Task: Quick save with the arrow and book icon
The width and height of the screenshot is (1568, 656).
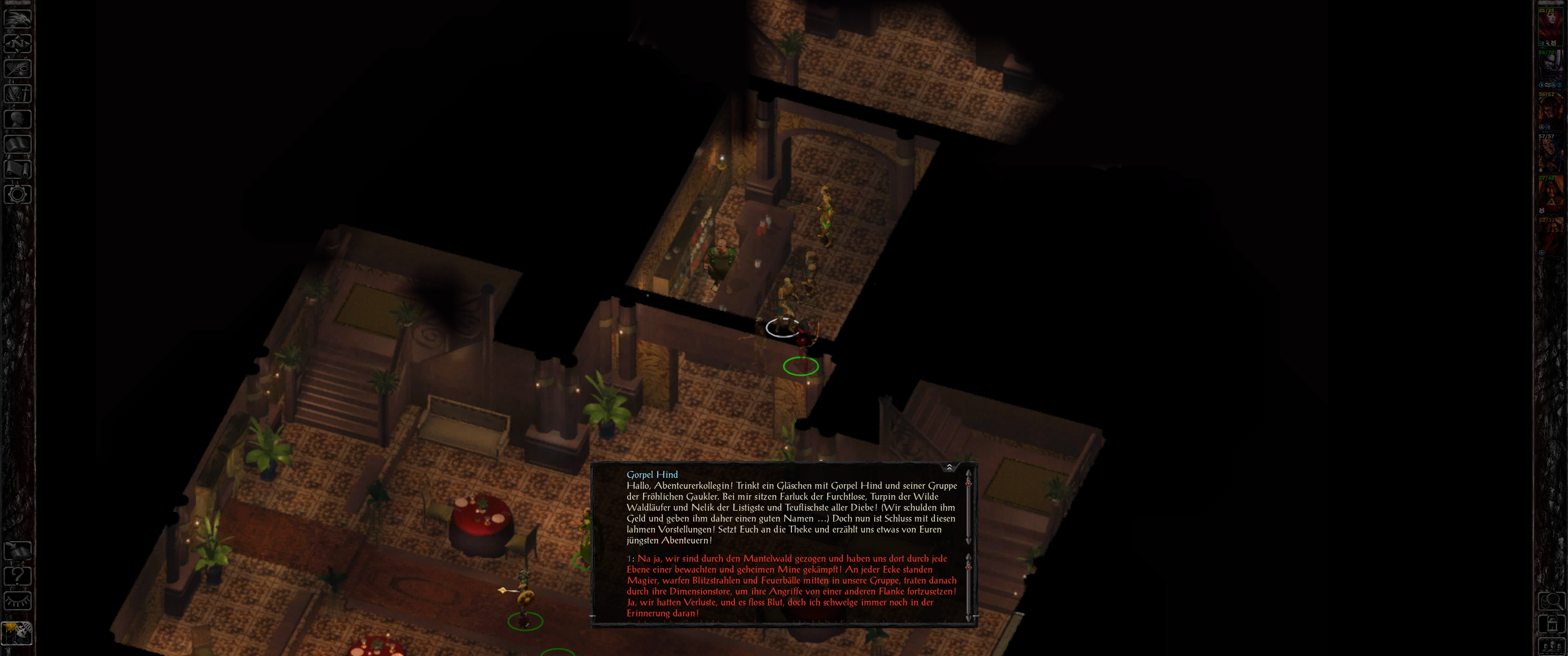Action: tap(18, 551)
